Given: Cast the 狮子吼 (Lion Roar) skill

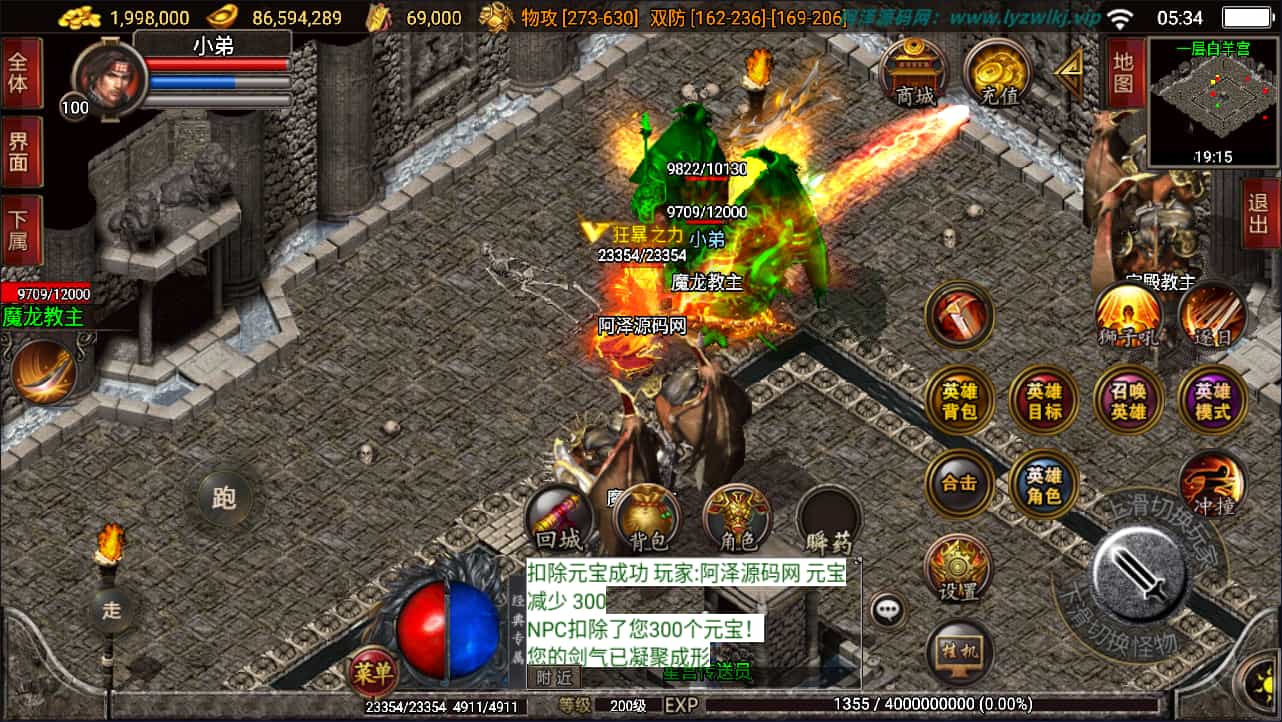Looking at the screenshot, I should (1125, 318).
